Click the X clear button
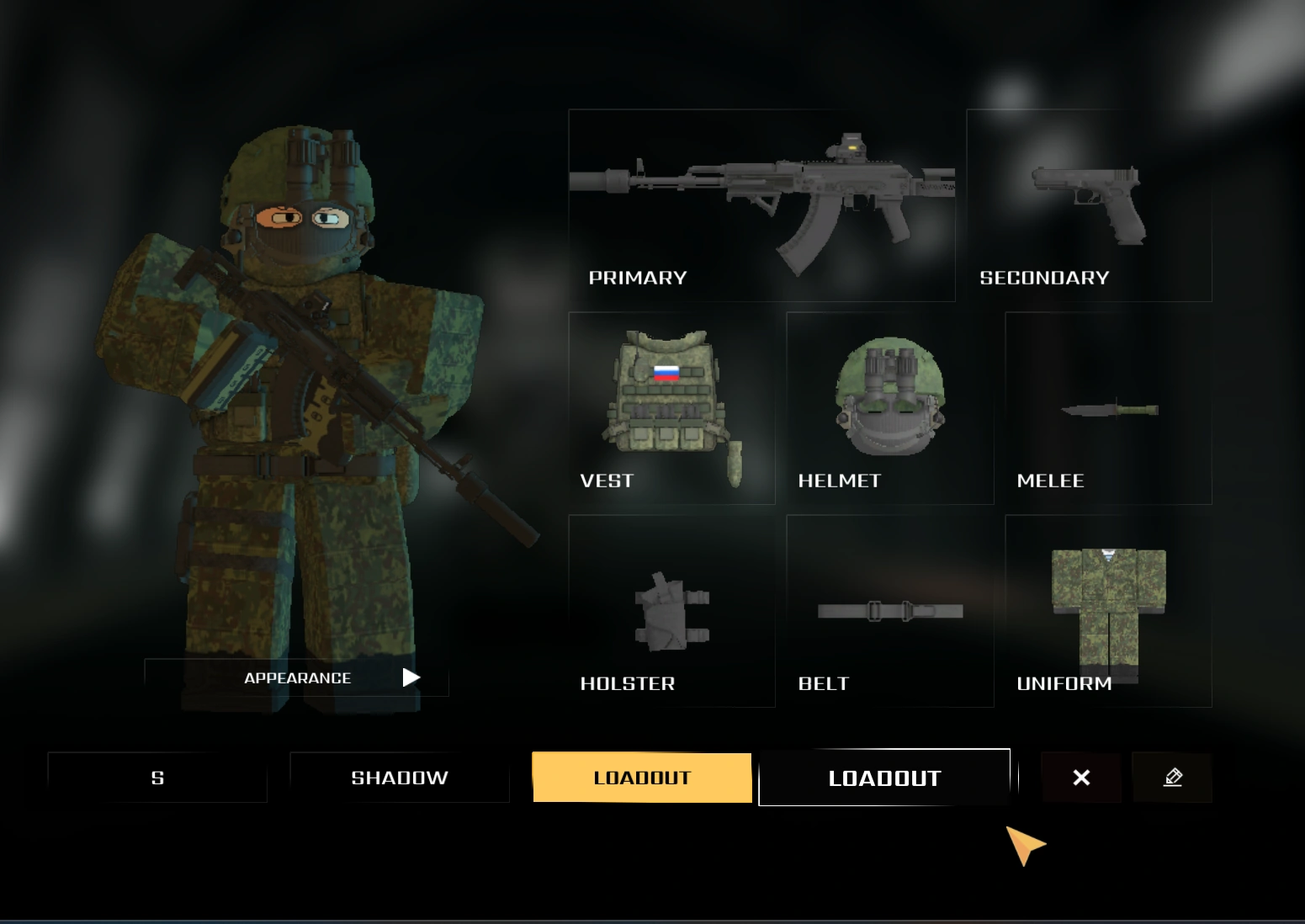Image resolution: width=1305 pixels, height=924 pixels. (1081, 777)
